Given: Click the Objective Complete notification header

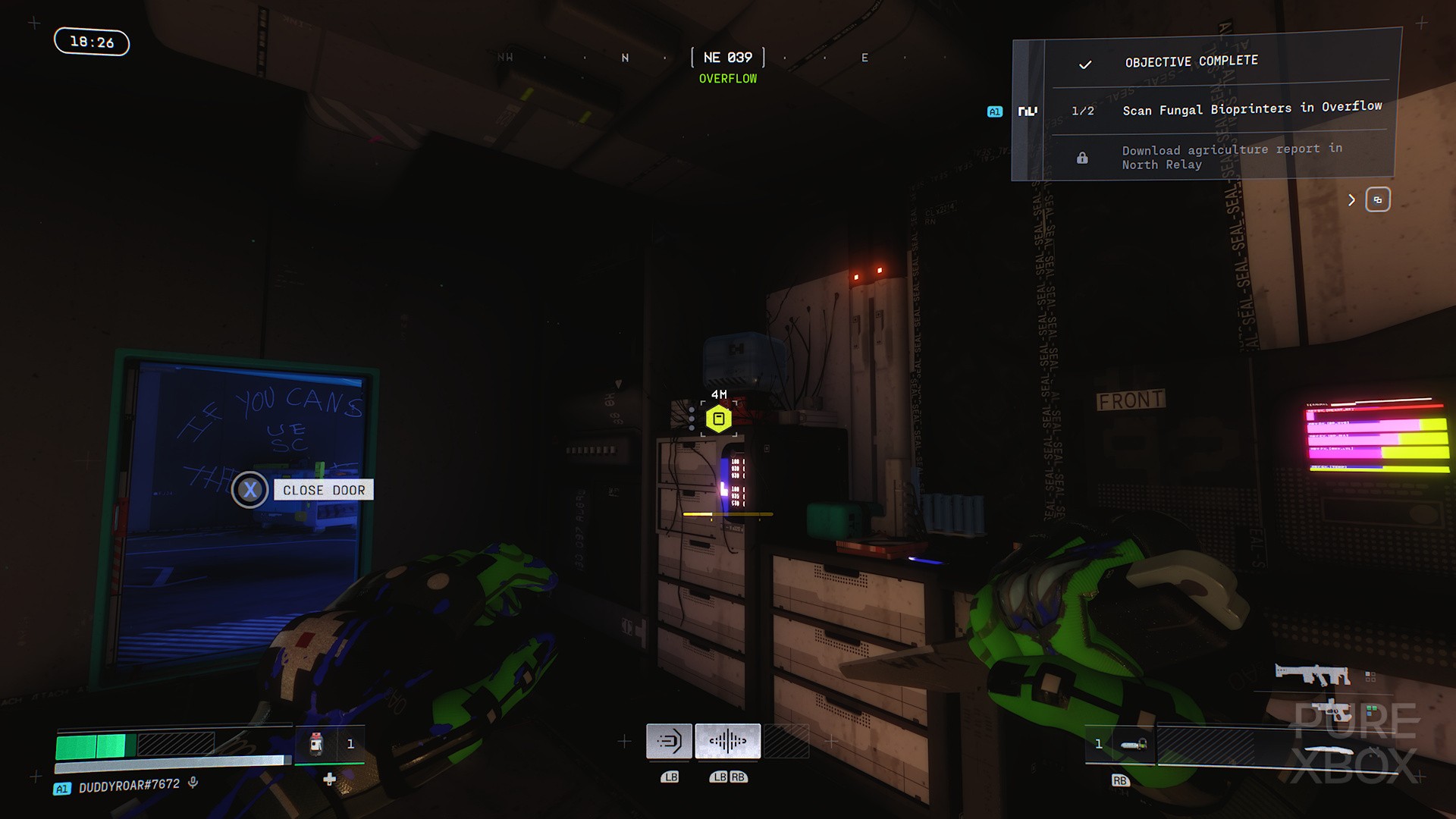Looking at the screenshot, I should click(x=1191, y=61).
